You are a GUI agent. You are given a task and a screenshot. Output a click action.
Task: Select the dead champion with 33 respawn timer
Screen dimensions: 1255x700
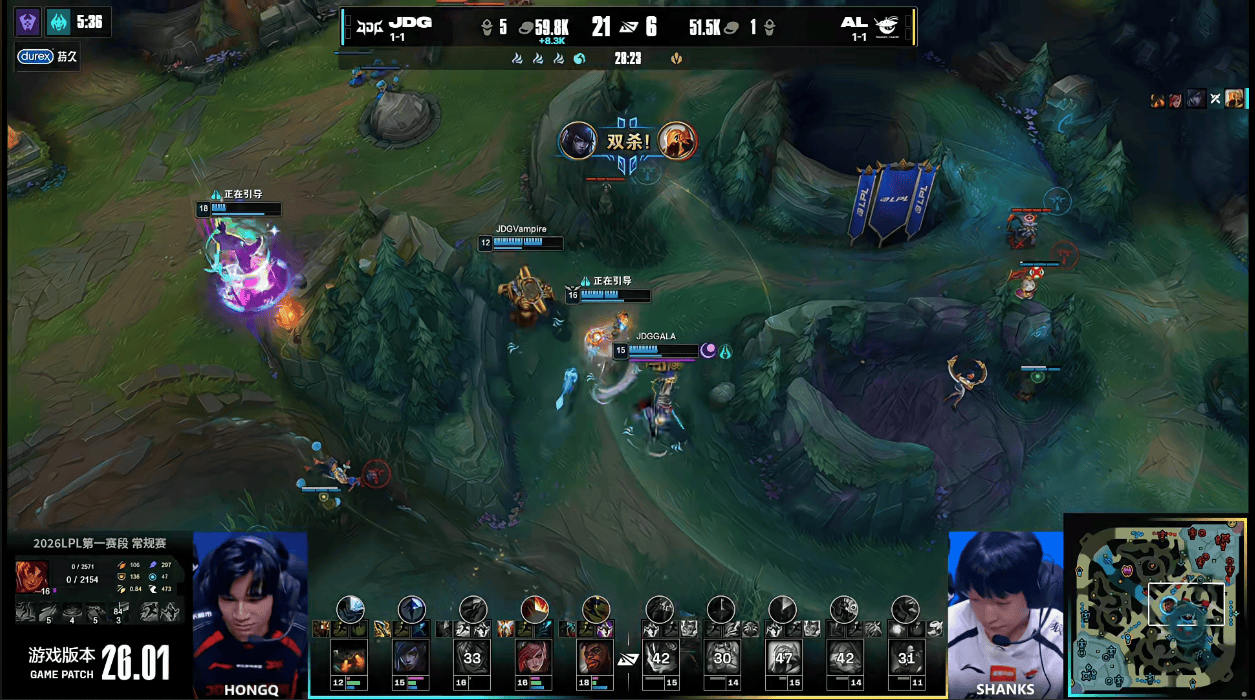(472, 658)
